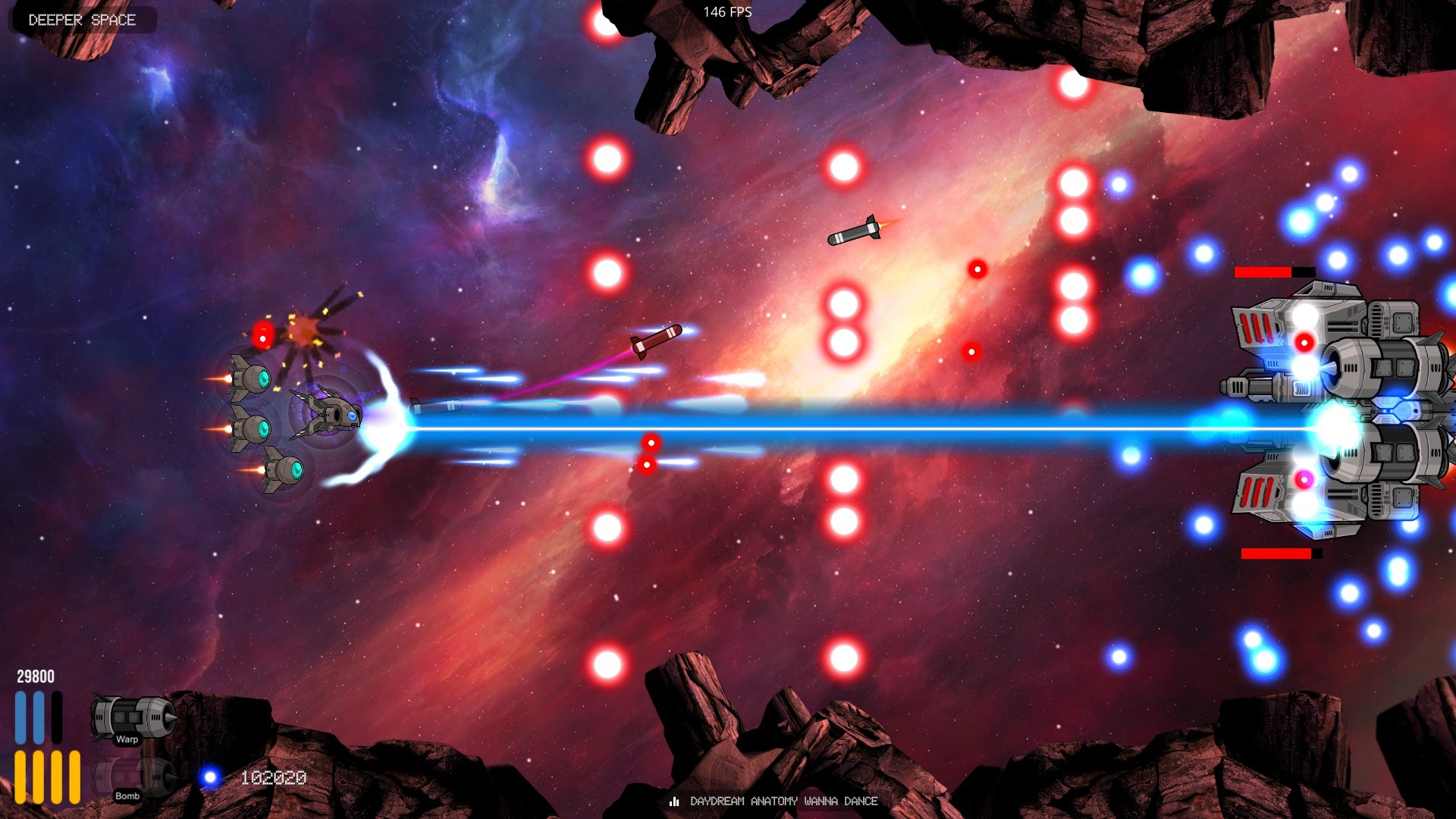
Task: Click the 146 FPS counter at top
Action: [727, 11]
